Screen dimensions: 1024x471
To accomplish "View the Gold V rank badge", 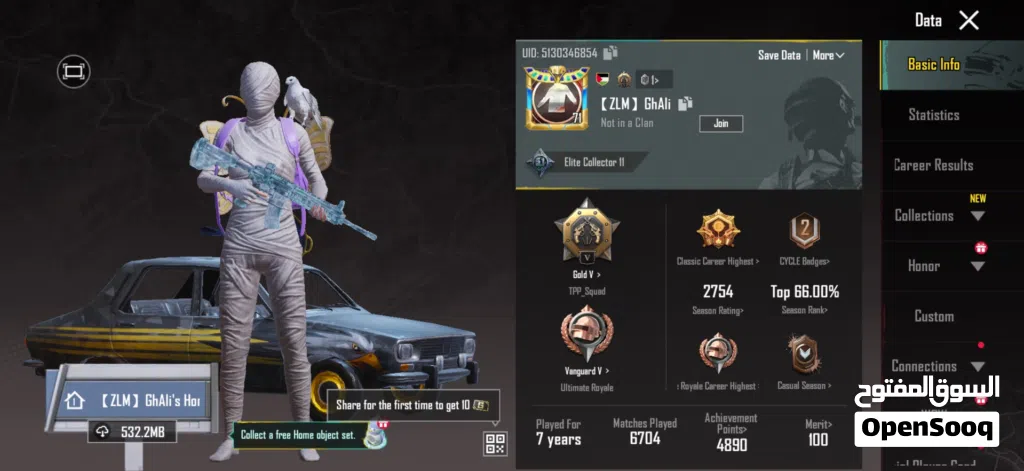I will tap(586, 235).
